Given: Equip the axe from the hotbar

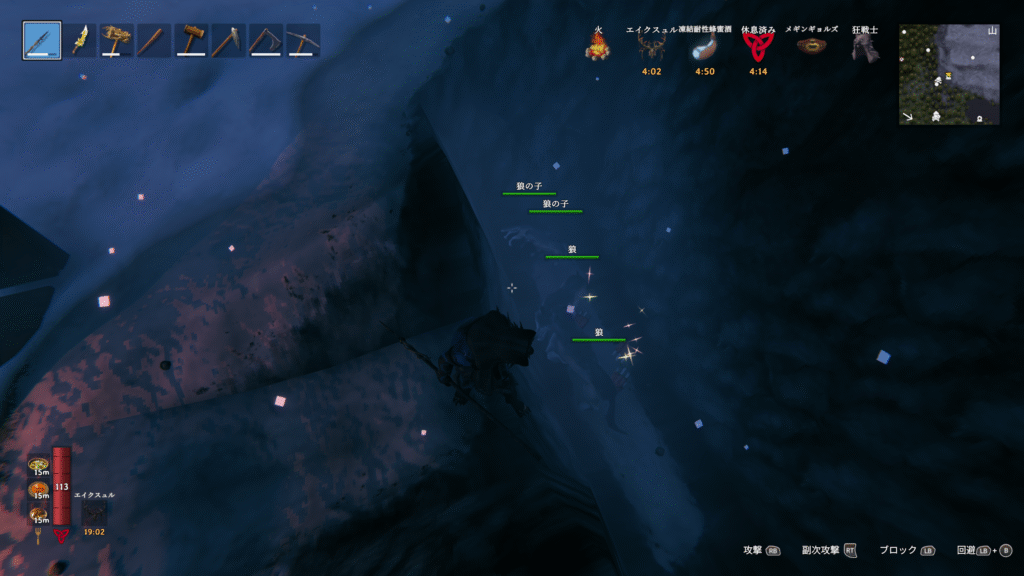Looking at the screenshot, I should pyautogui.click(x=265, y=41).
